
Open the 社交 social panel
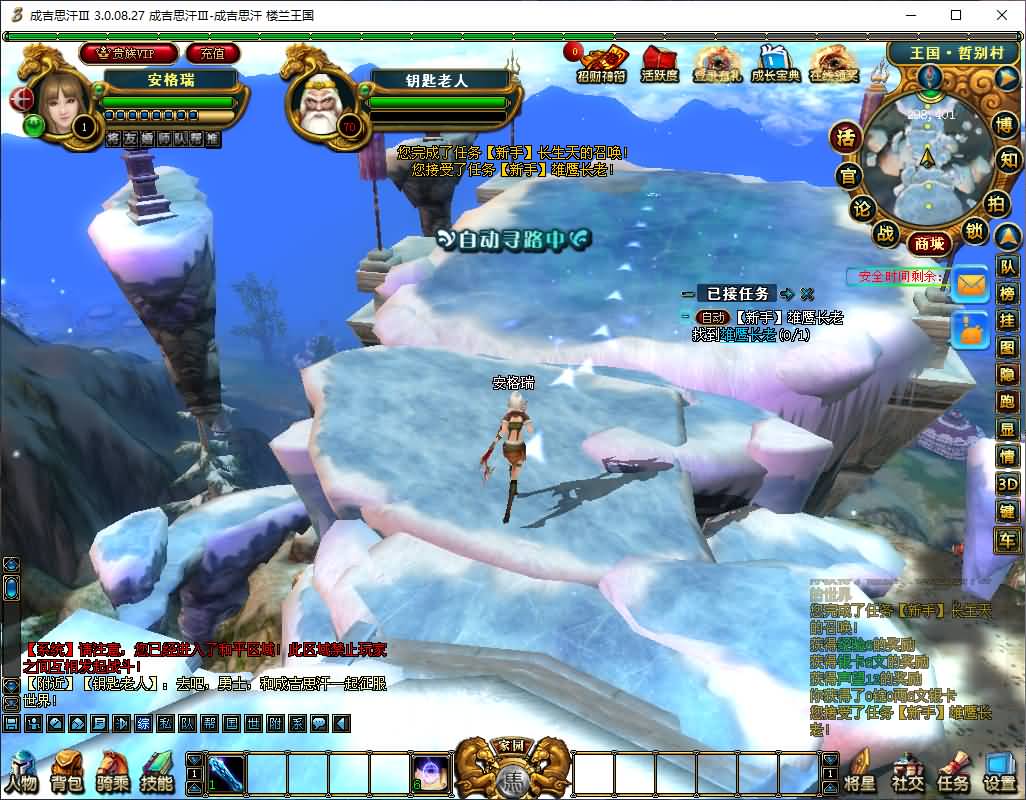pos(907,773)
